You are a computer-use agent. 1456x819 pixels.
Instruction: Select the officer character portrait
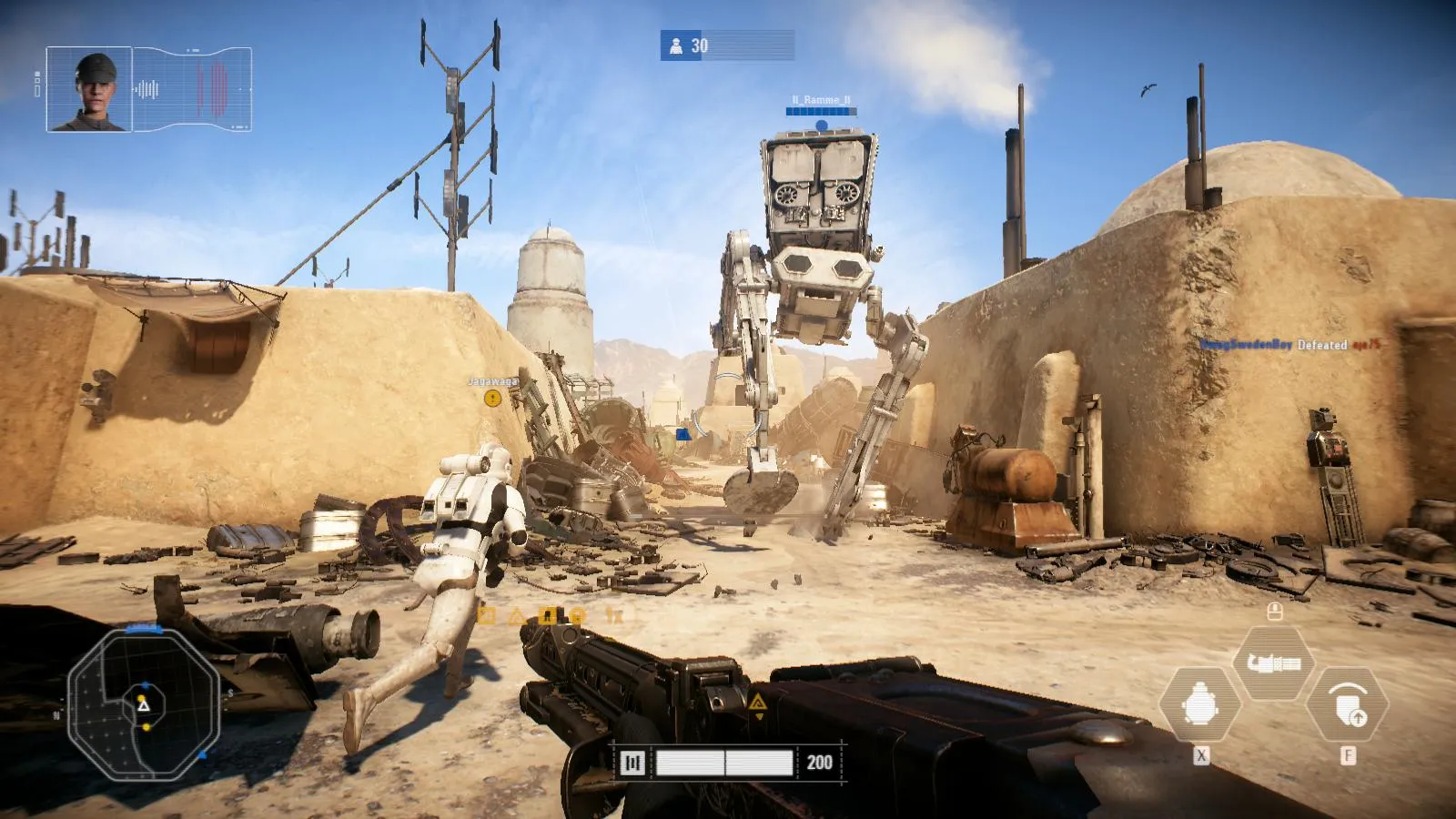click(89, 89)
